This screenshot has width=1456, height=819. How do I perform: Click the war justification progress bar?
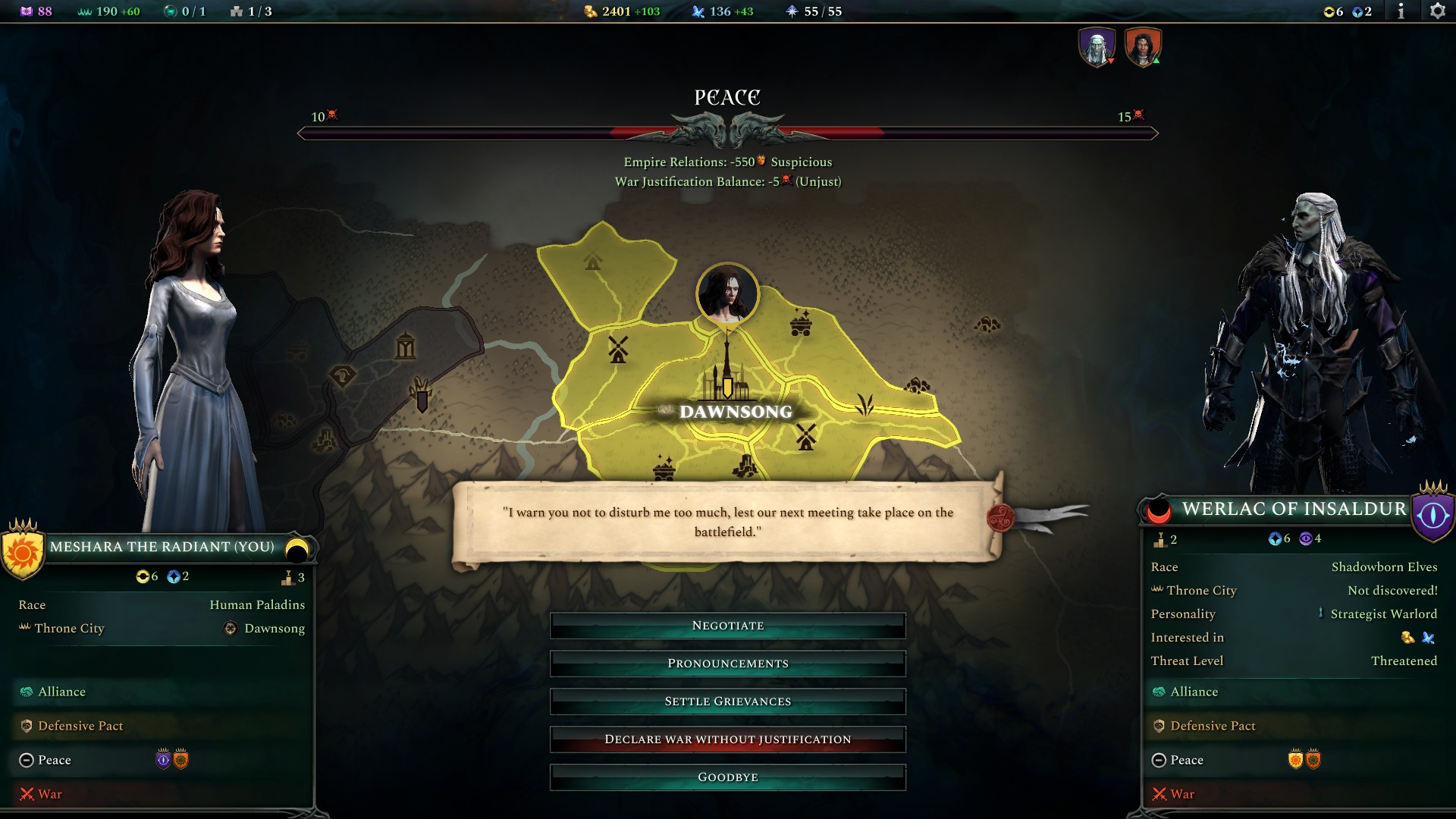pos(727,132)
